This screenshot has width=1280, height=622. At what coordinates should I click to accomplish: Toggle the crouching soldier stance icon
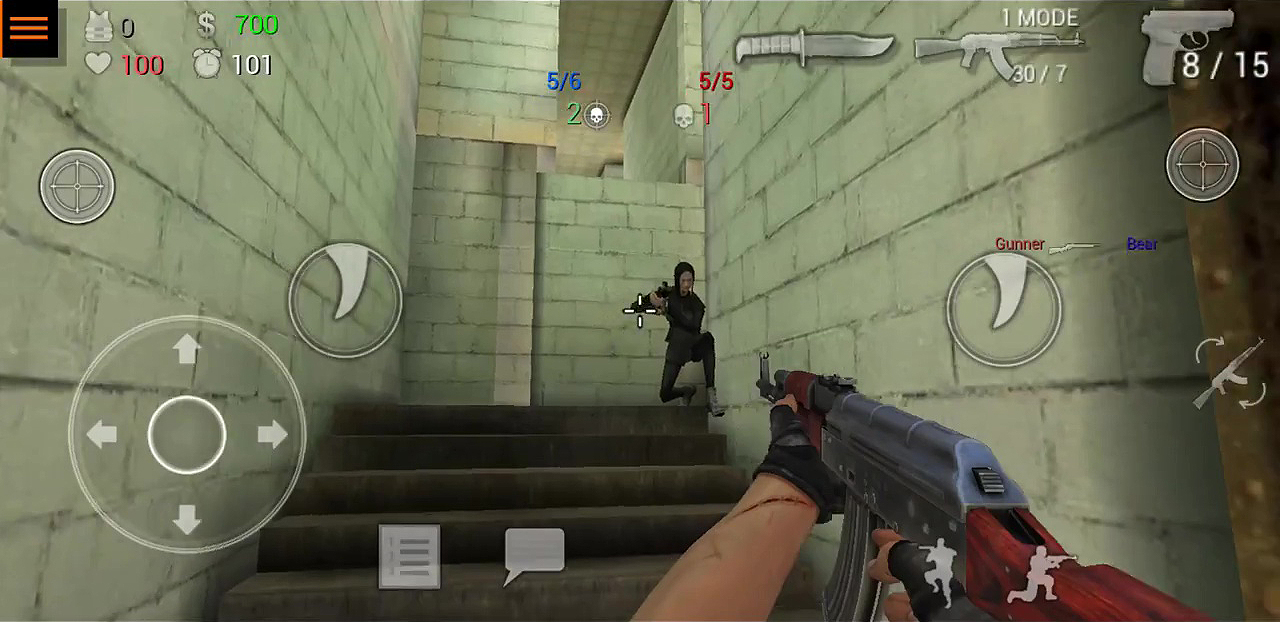(x=1038, y=577)
